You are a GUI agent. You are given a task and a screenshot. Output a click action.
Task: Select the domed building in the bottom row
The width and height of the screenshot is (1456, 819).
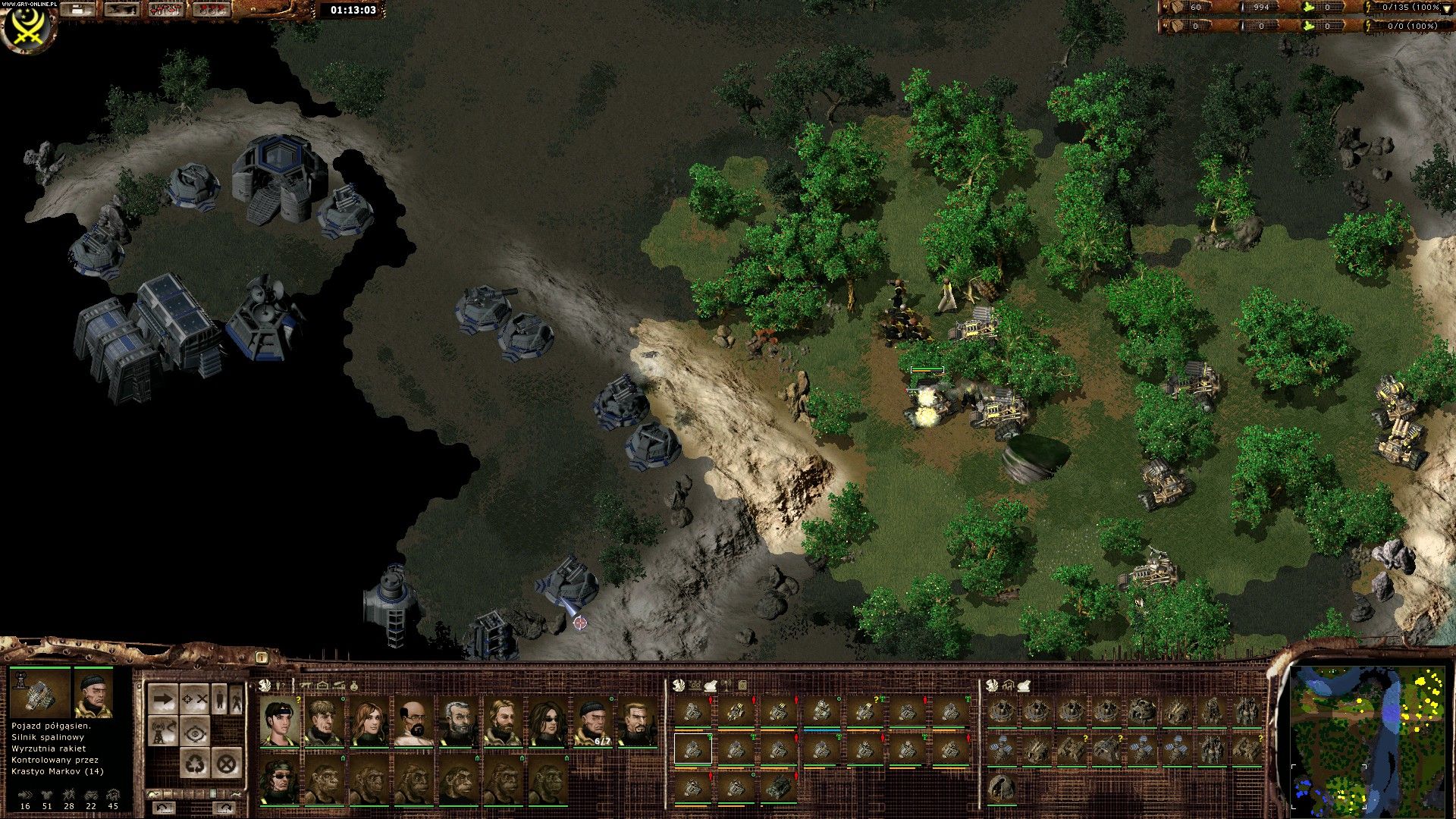pyautogui.click(x=1003, y=787)
